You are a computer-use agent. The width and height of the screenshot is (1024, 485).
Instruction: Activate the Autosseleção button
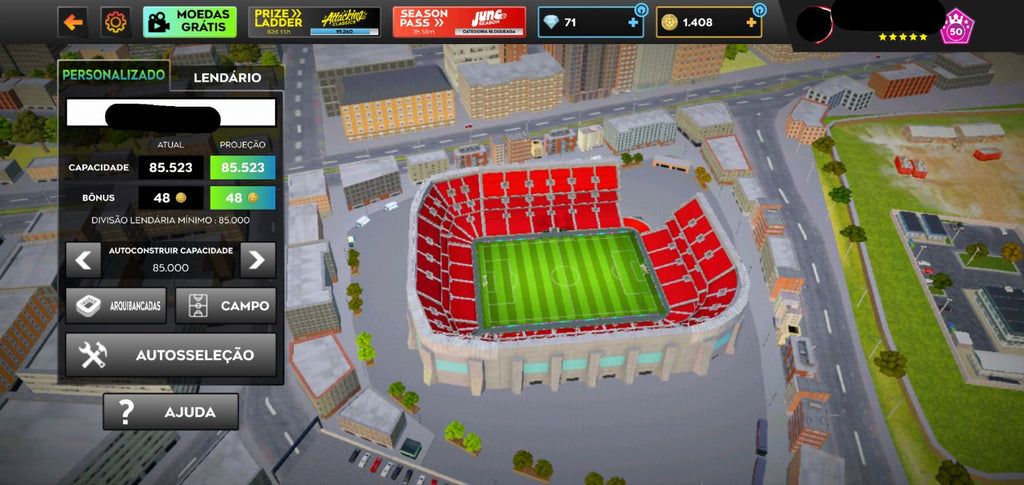[x=171, y=355]
